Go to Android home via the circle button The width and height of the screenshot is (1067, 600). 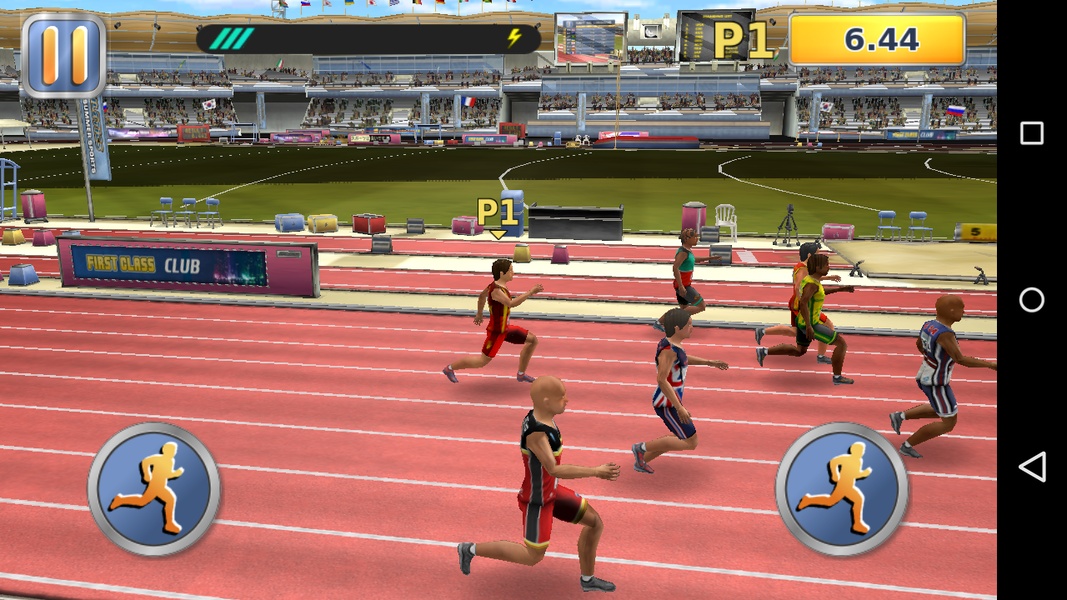click(1031, 300)
